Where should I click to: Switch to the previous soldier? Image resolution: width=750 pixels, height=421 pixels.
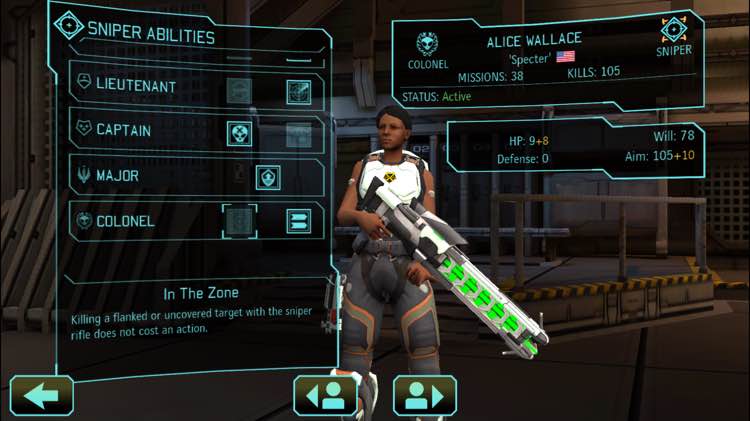325,394
